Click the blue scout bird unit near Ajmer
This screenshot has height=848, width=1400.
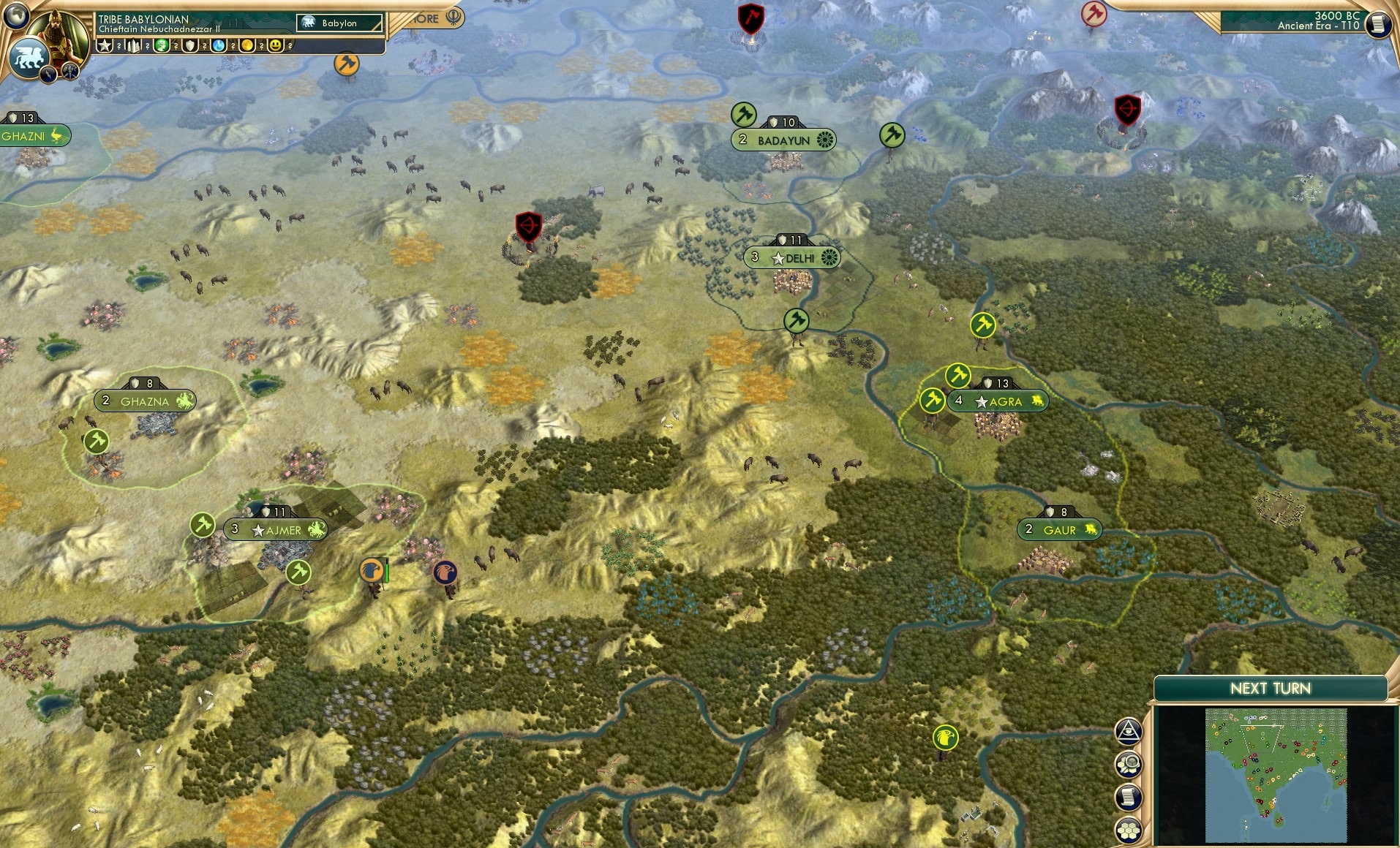(445, 573)
